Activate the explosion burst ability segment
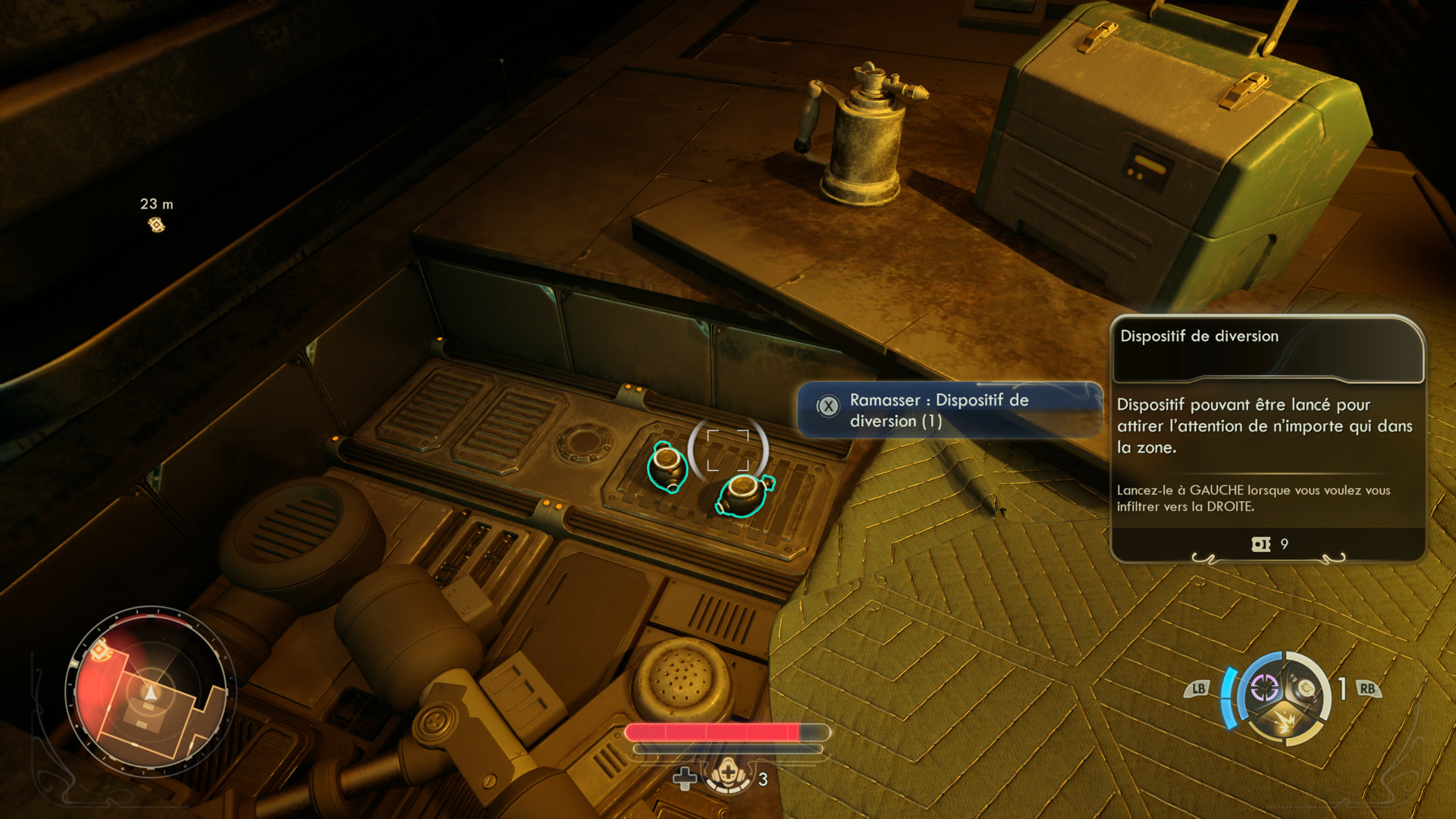Viewport: 1456px width, 819px height. coord(1285,722)
